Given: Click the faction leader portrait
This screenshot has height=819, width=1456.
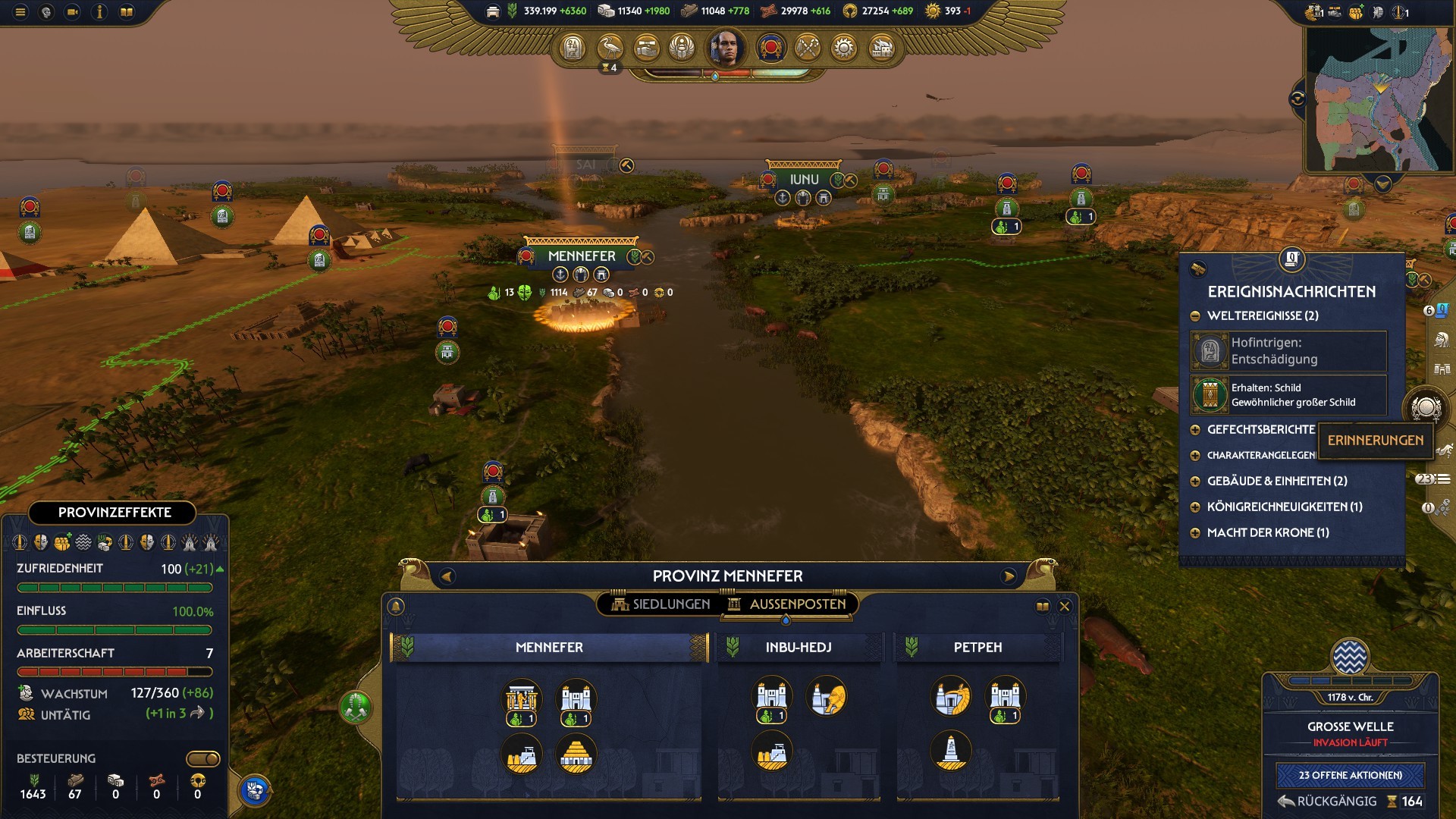Looking at the screenshot, I should [725, 49].
